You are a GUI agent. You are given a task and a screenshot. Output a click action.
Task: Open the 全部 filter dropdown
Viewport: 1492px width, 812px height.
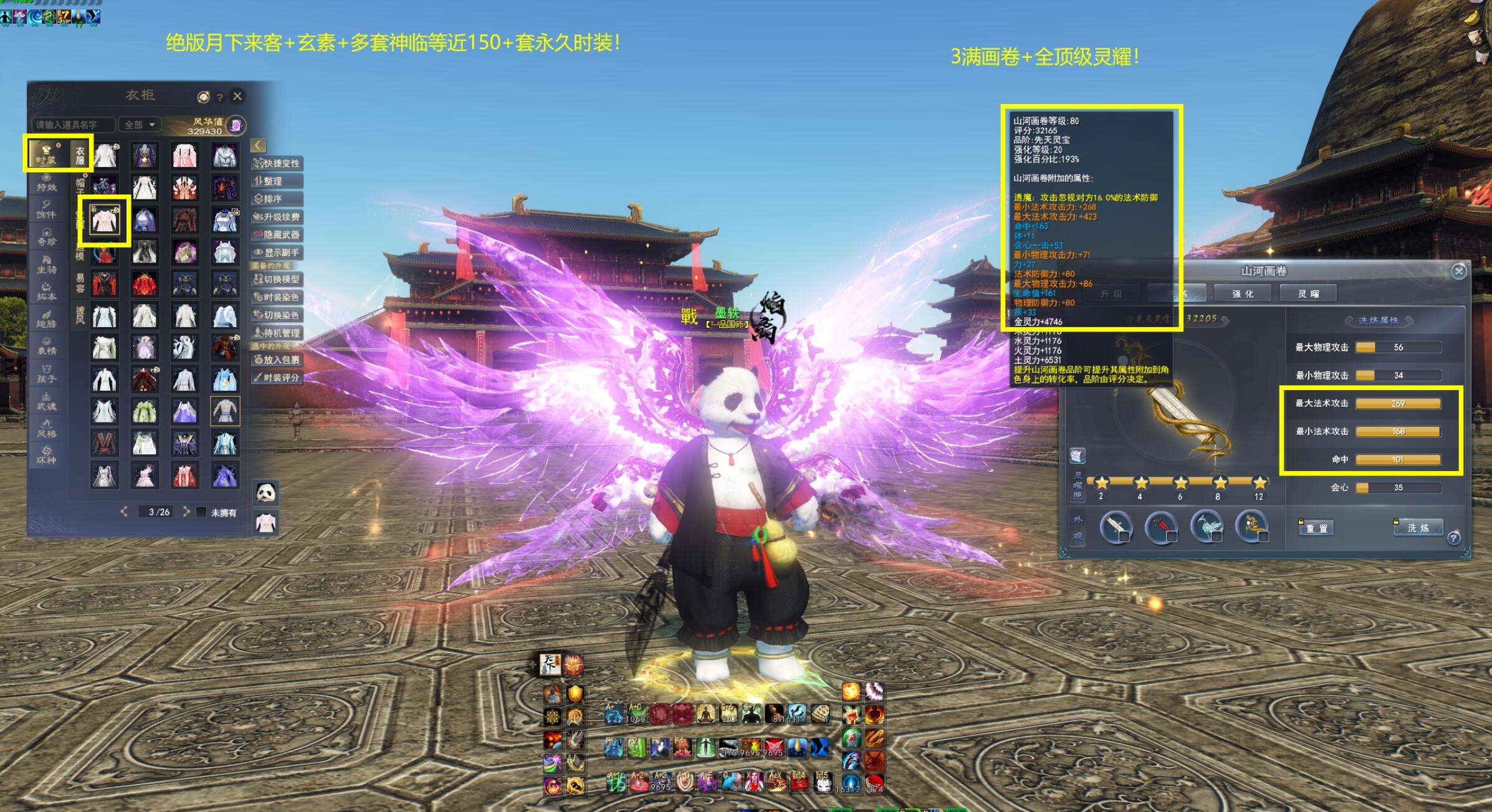(140, 125)
